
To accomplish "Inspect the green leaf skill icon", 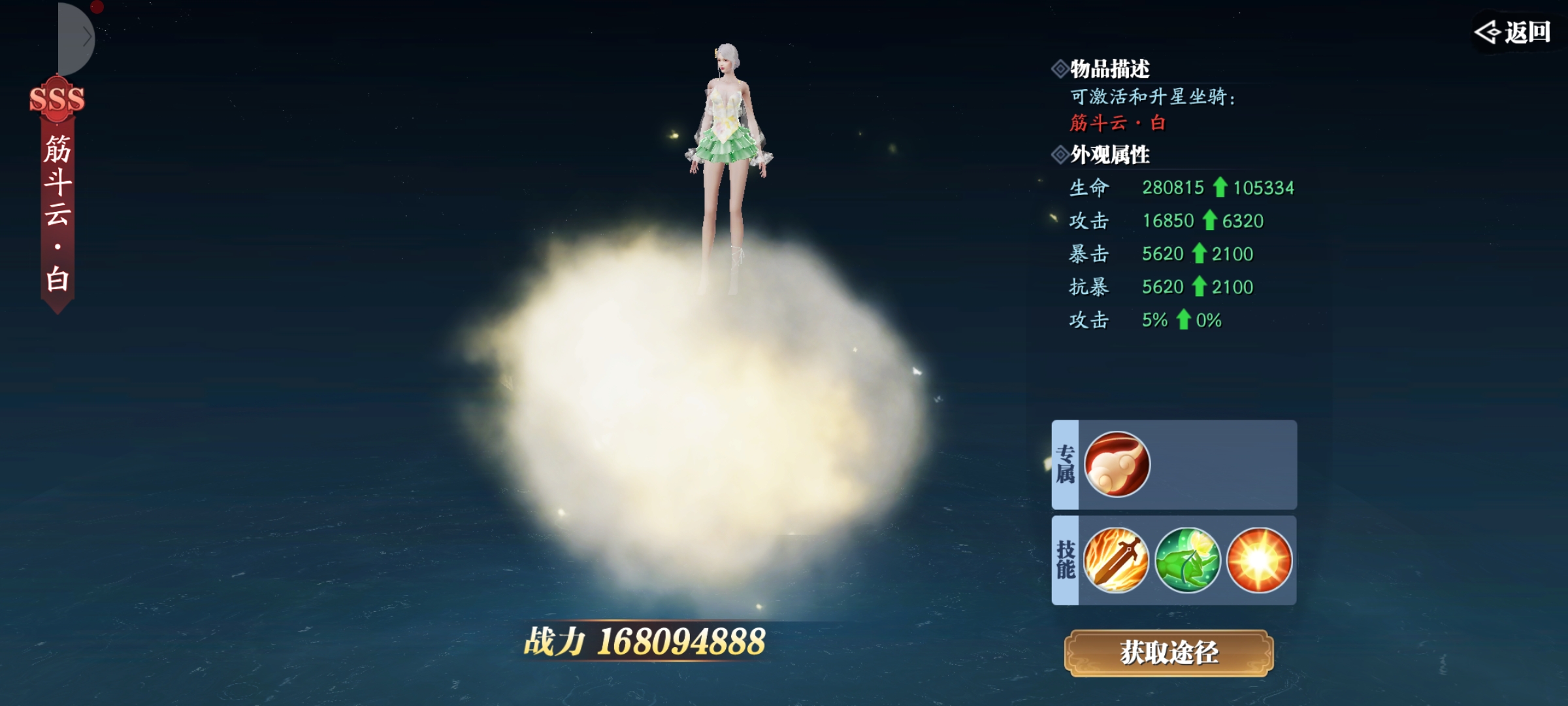I will click(1187, 560).
